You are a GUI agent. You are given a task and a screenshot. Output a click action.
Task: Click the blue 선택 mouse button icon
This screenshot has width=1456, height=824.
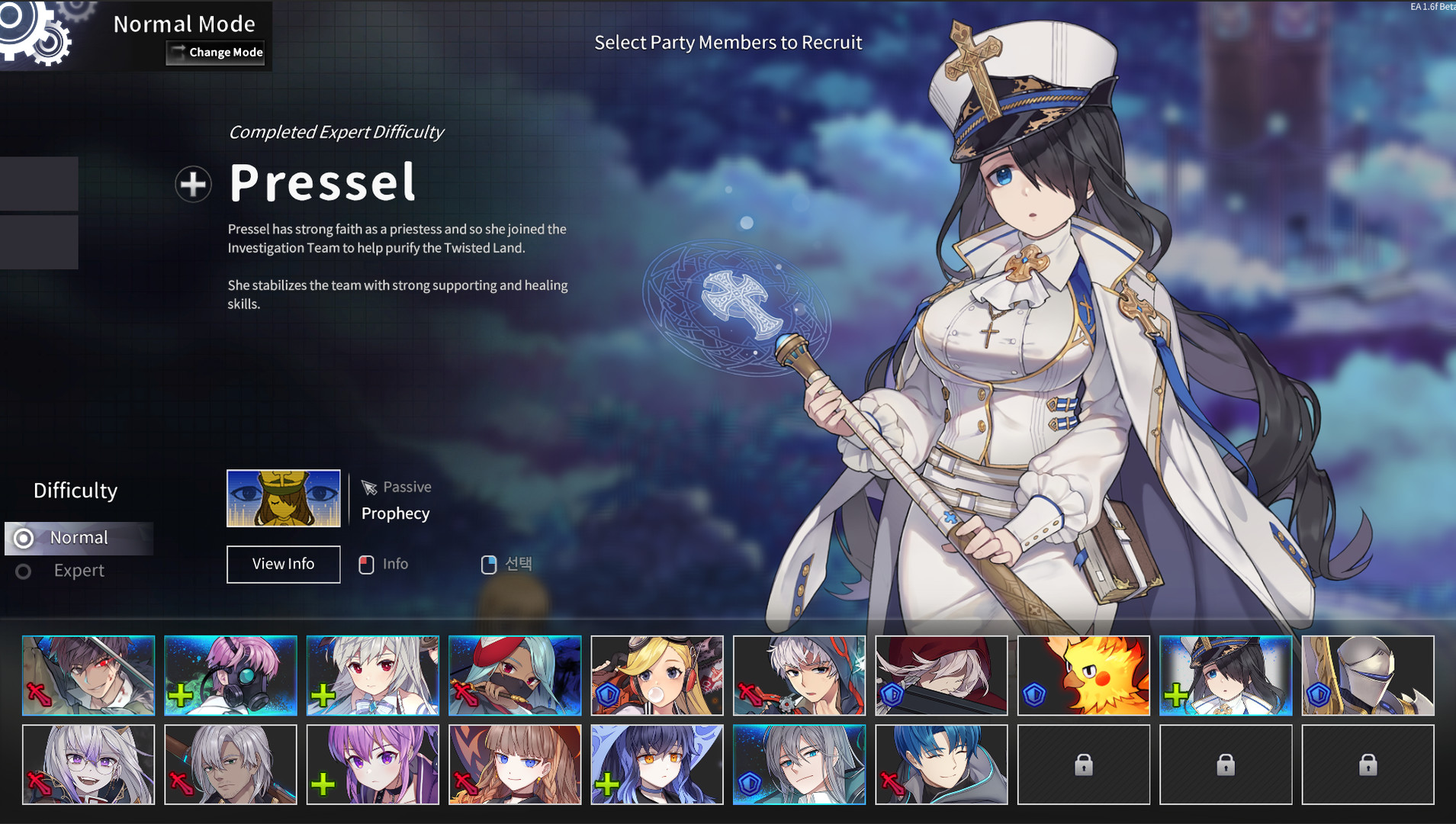[x=490, y=564]
